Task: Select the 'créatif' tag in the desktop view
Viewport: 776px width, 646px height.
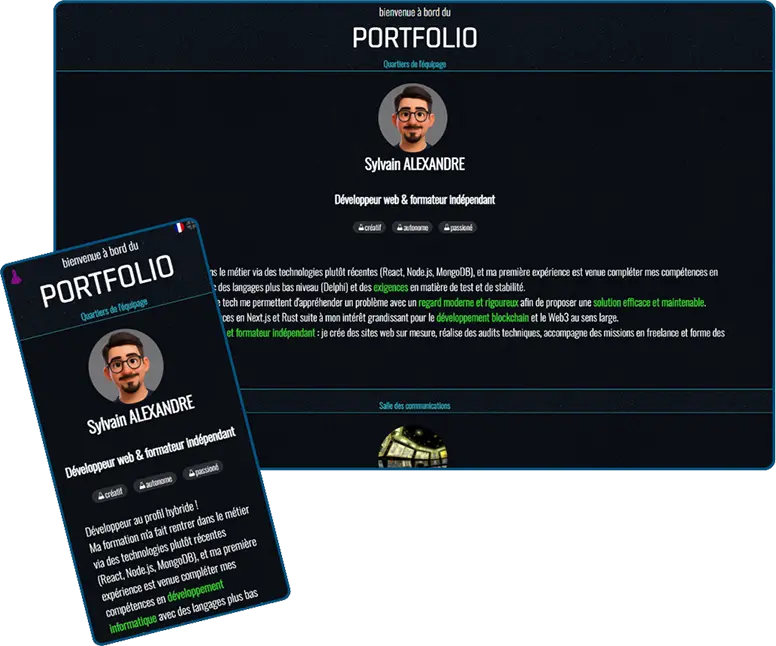Action: click(369, 228)
